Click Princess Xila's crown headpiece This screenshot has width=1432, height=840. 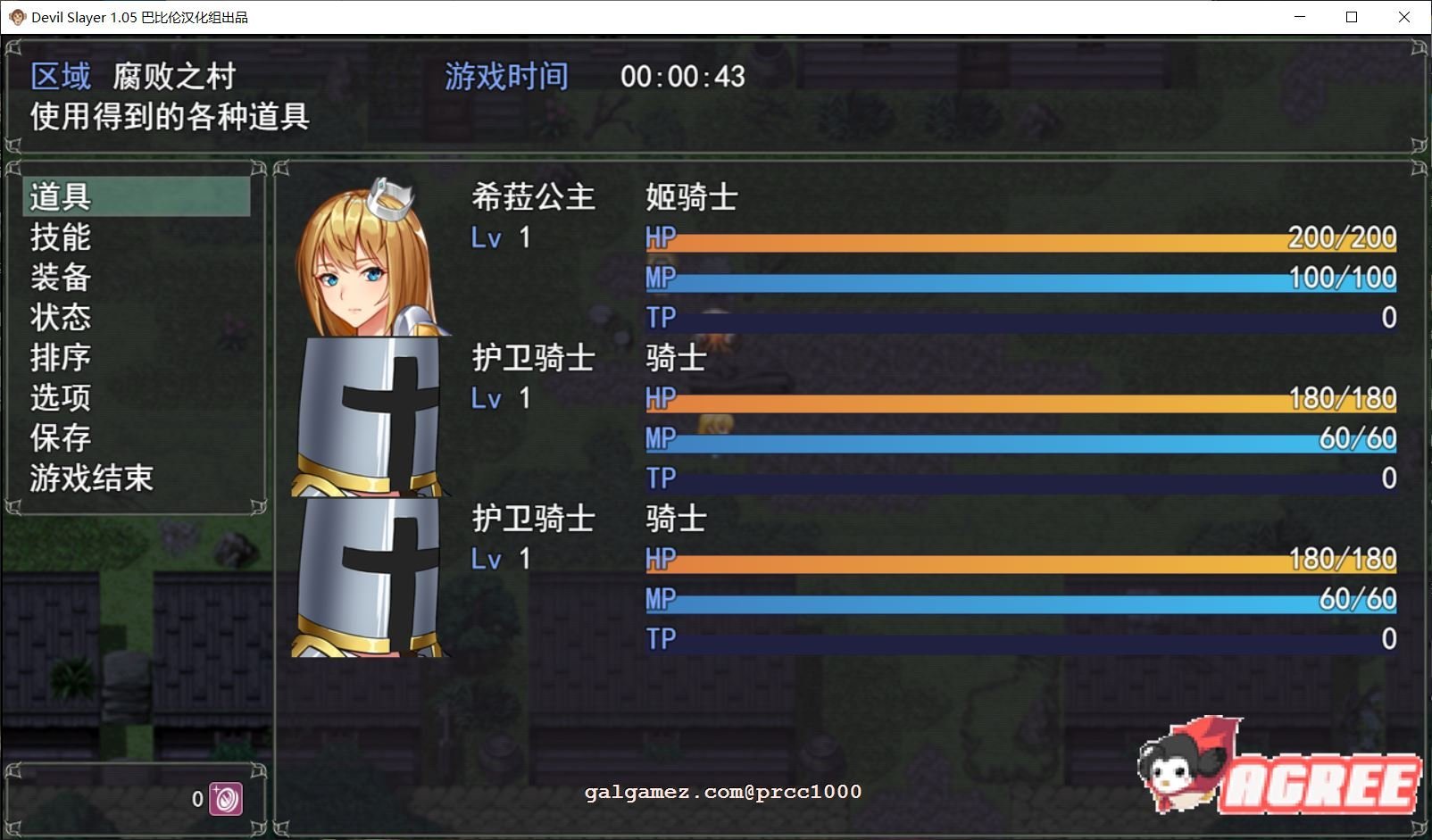[389, 196]
